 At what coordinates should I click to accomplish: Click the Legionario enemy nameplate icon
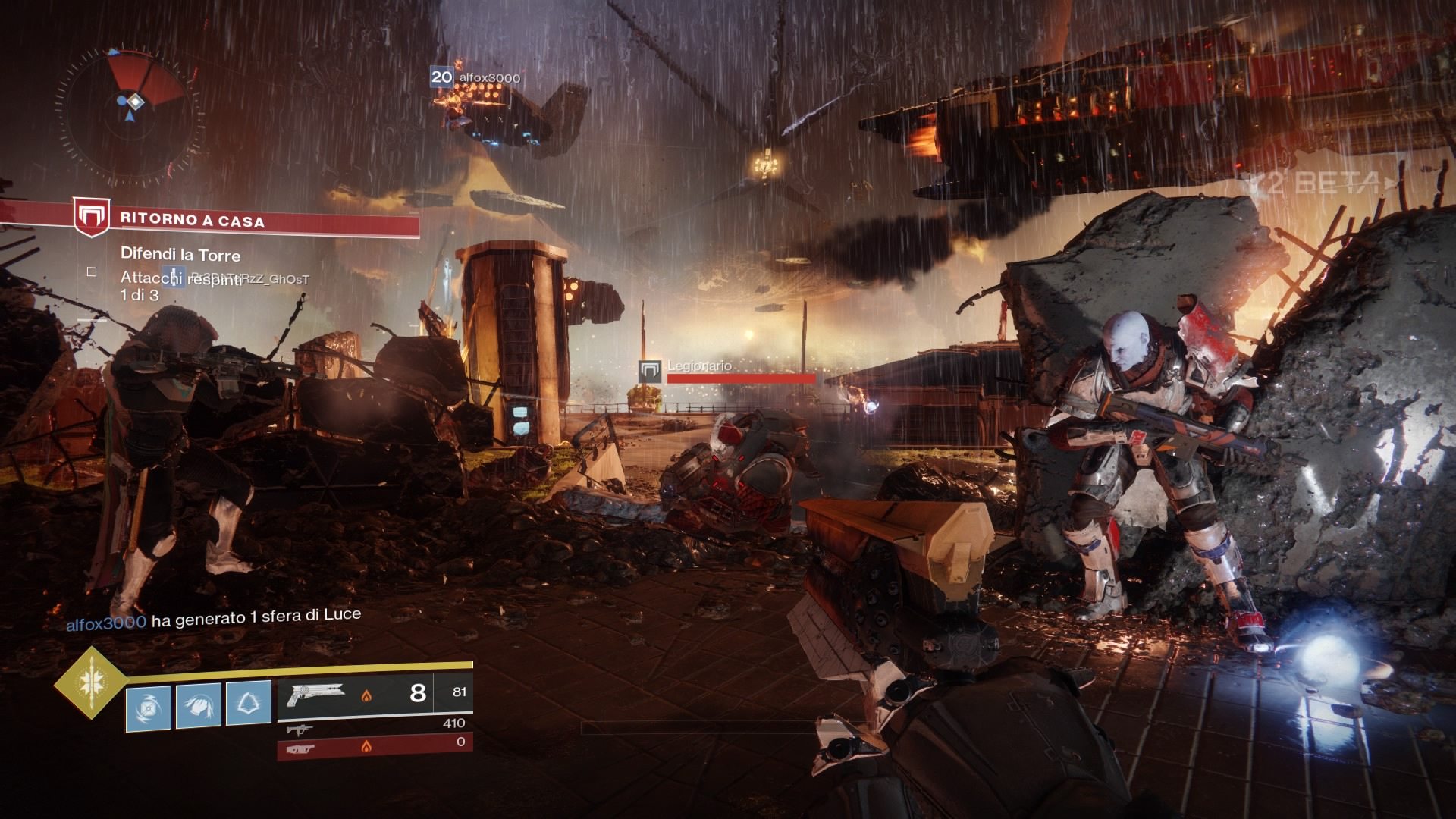[650, 372]
